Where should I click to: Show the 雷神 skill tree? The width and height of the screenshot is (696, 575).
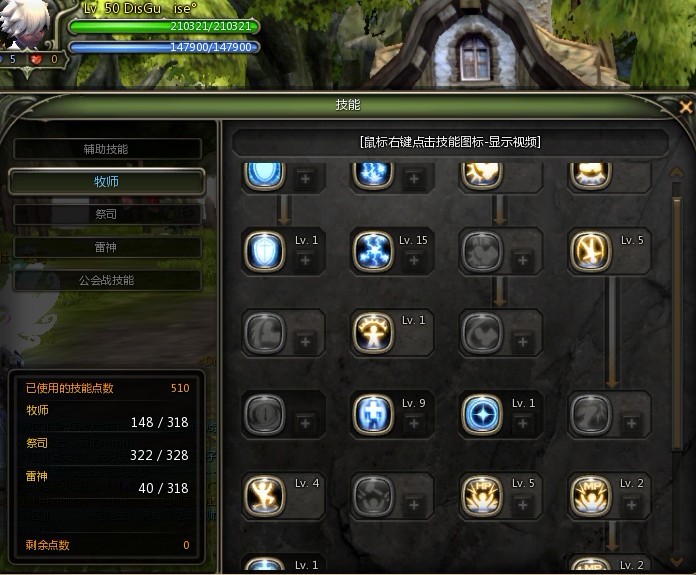coord(106,247)
